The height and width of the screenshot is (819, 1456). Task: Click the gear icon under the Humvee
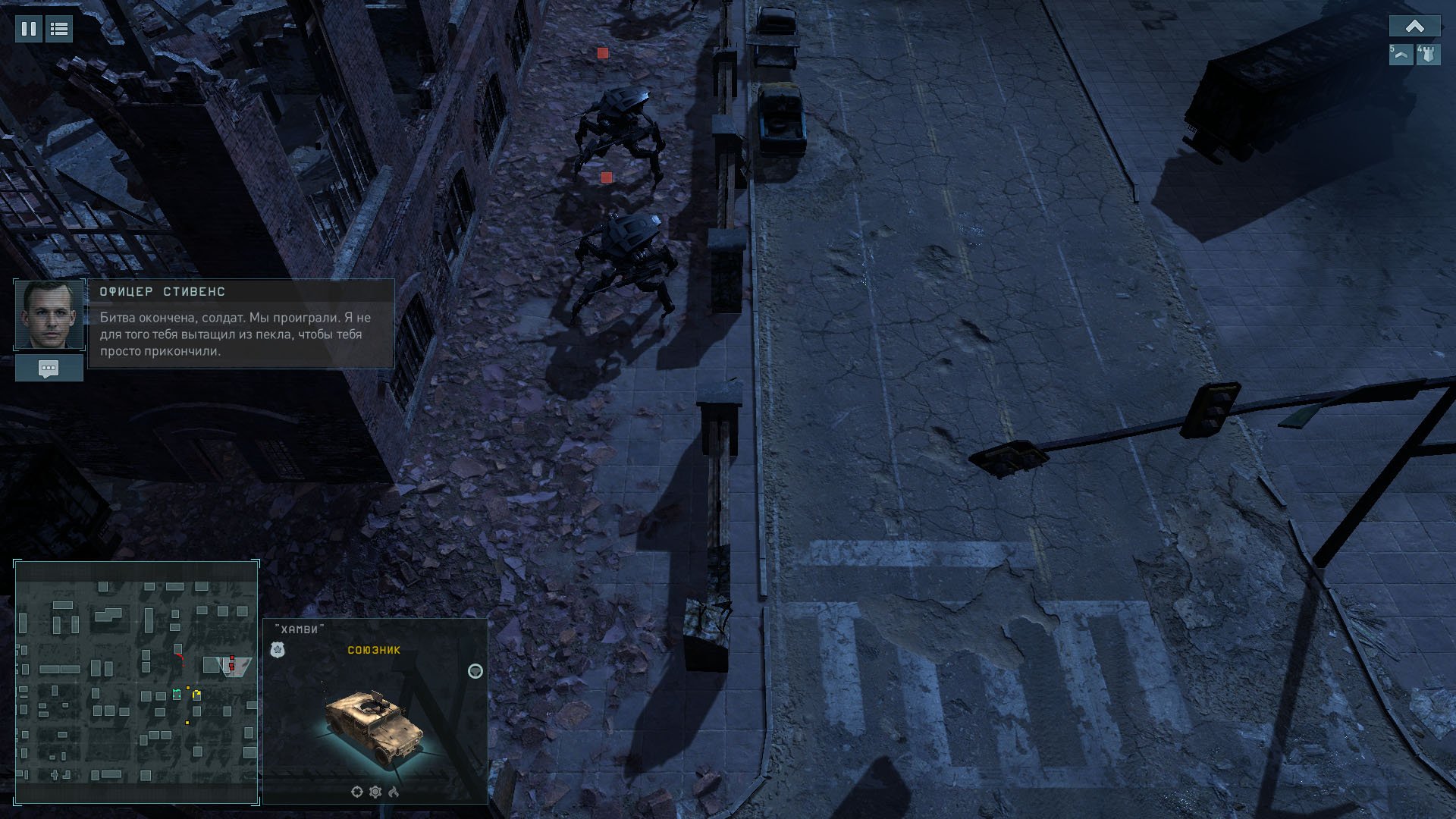pos(375,792)
